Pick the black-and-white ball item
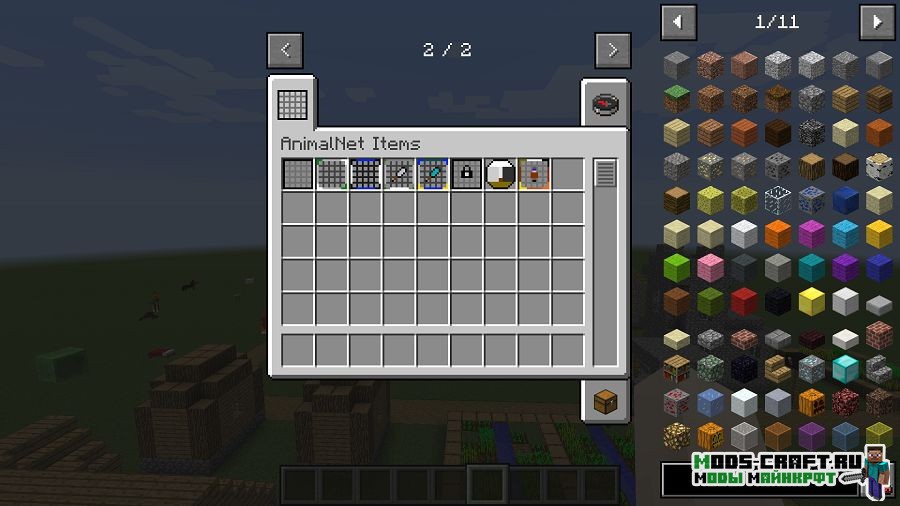 pos(501,174)
